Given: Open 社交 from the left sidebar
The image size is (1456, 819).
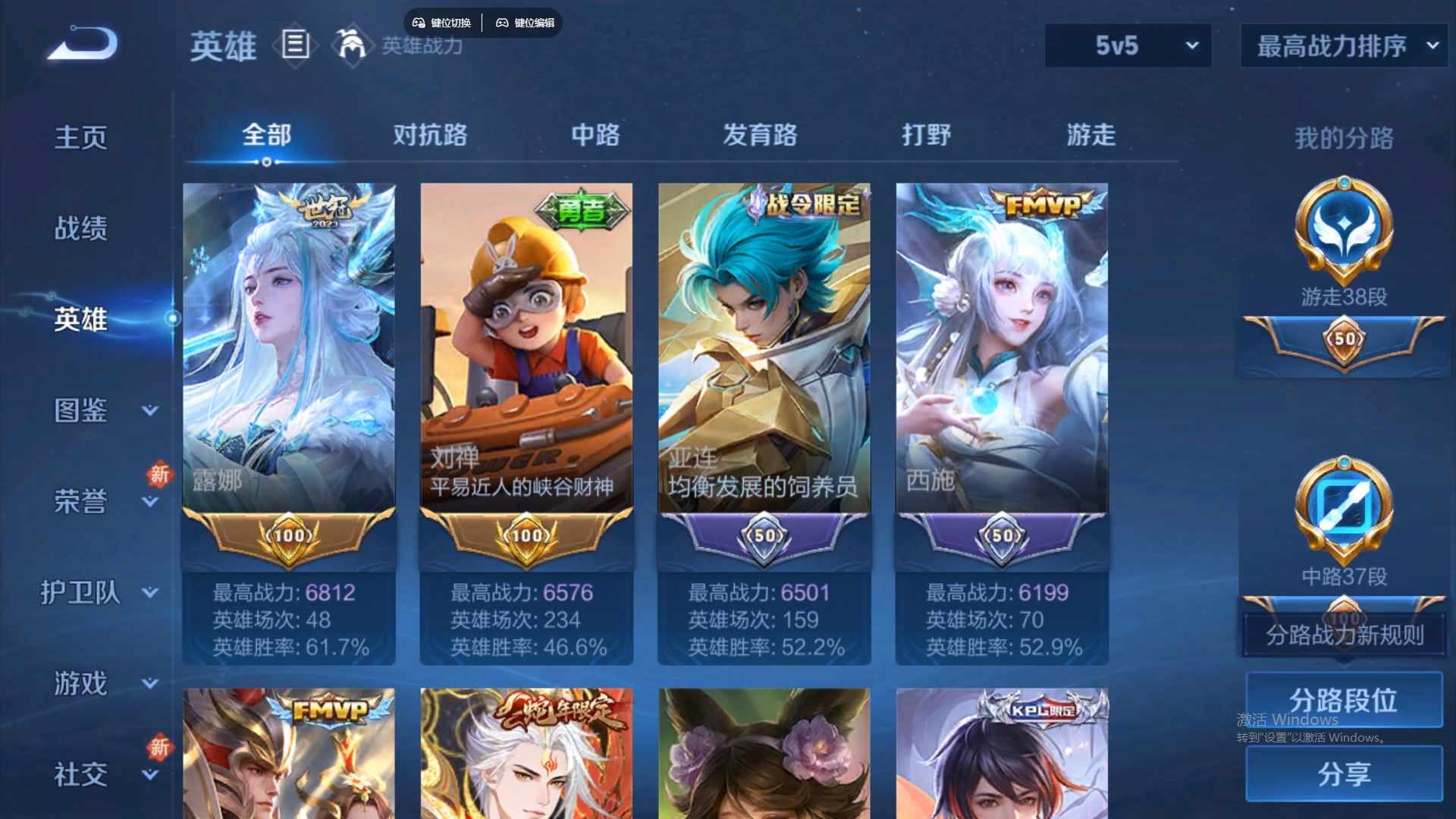Looking at the screenshot, I should click(80, 773).
